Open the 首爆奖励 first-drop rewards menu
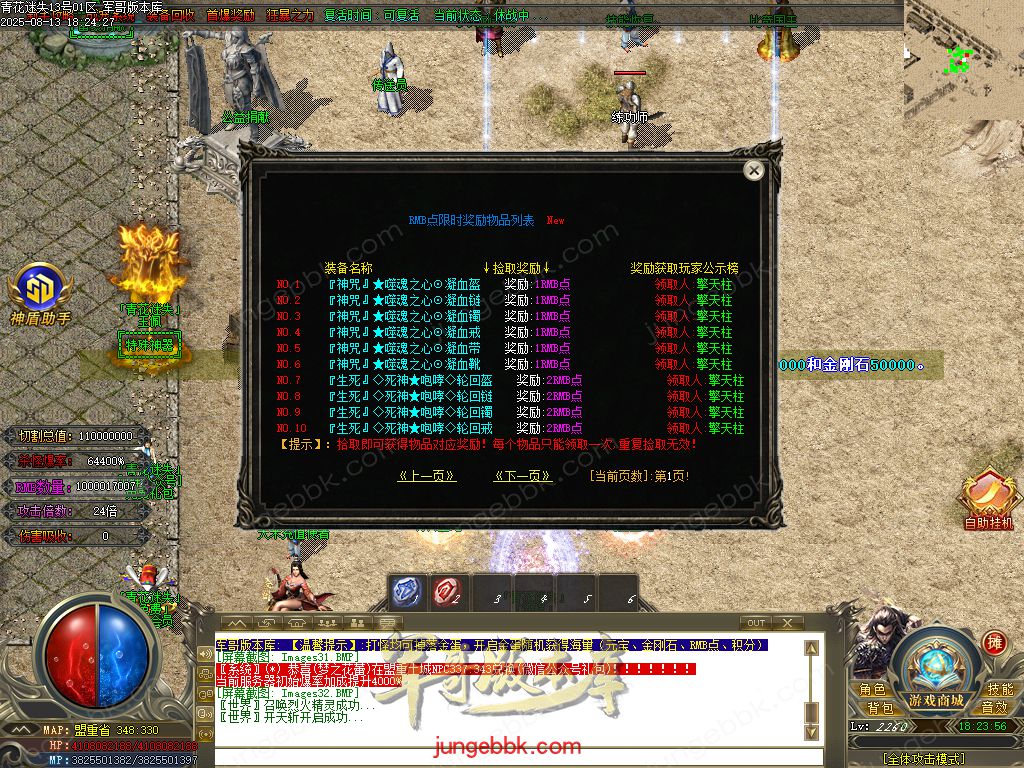1024x768 pixels. point(230,16)
